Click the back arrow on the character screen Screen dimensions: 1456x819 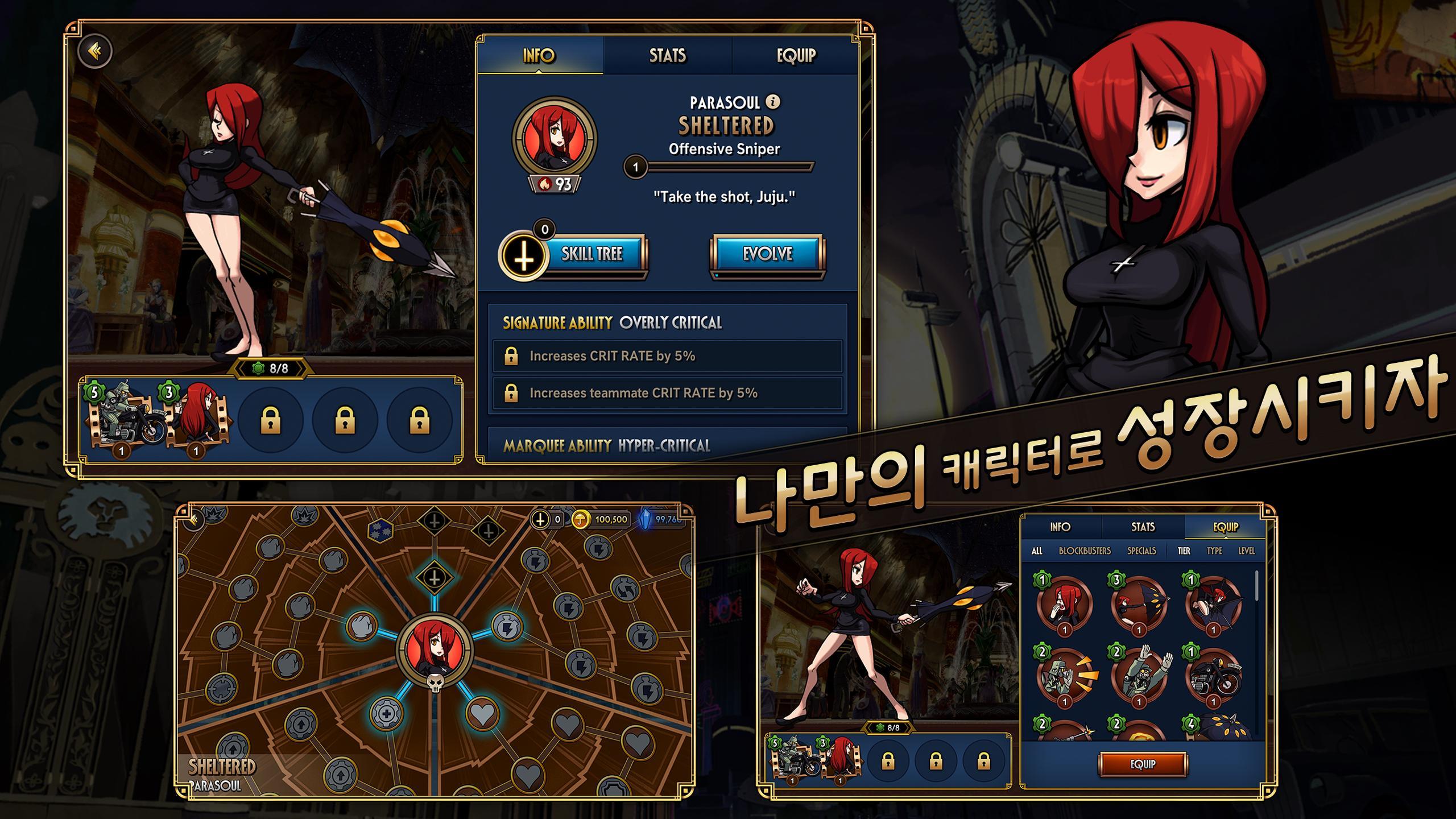pos(96,51)
